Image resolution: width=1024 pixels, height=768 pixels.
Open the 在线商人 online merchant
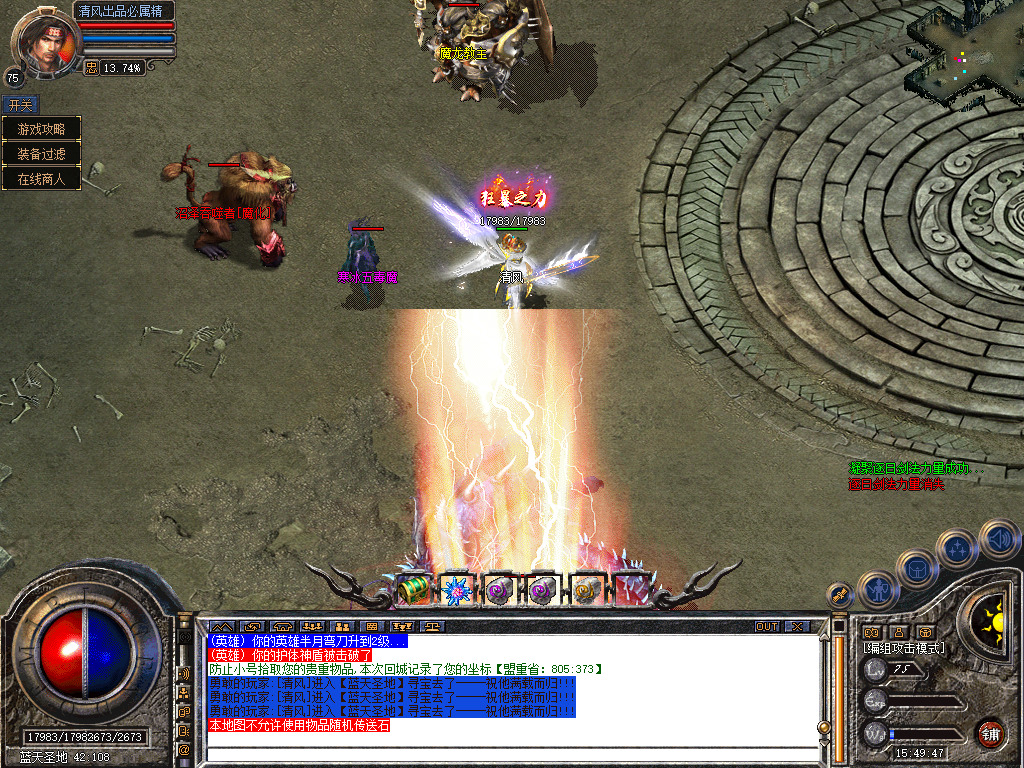point(41,179)
